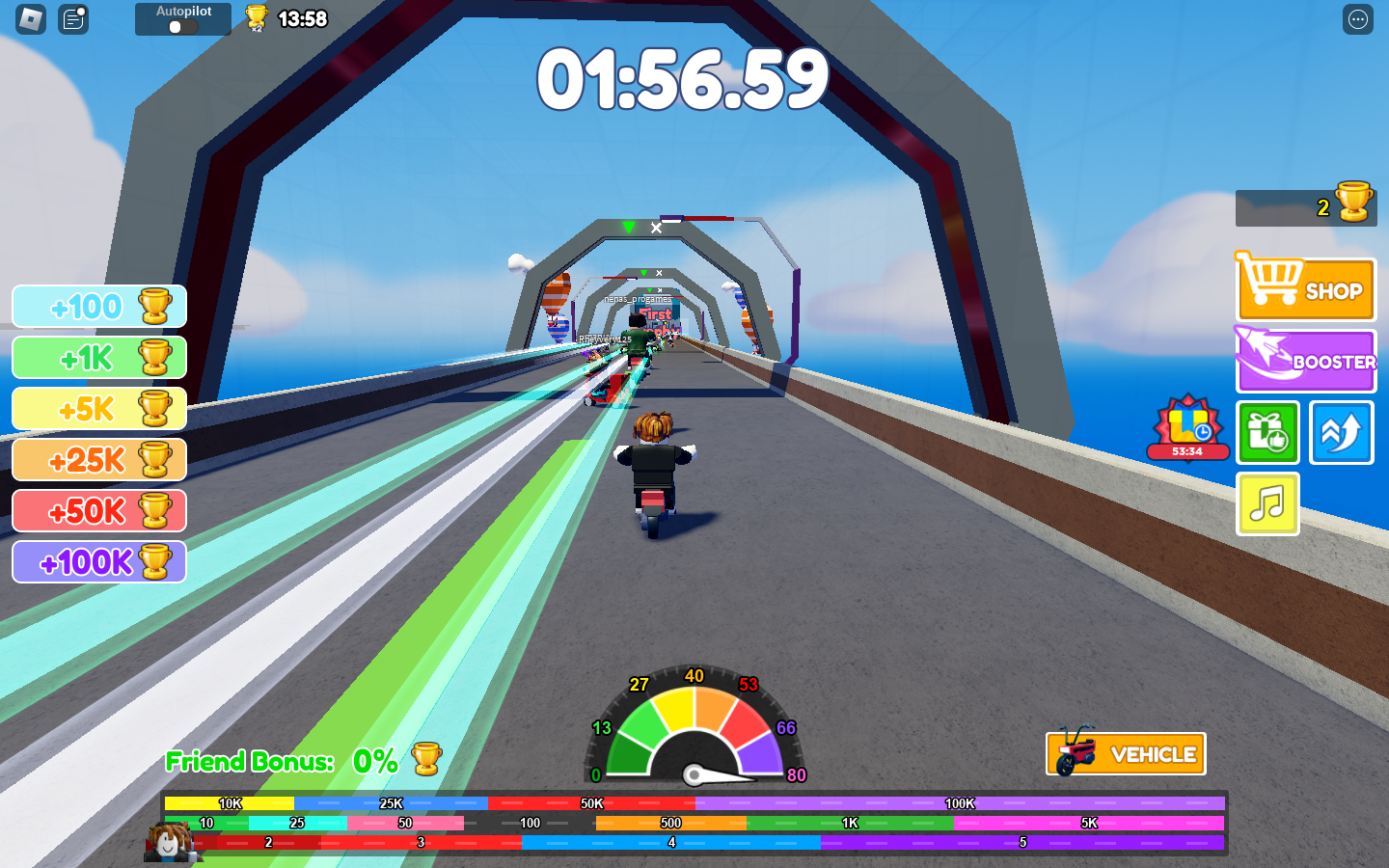1389x868 pixels.
Task: Click the blue upgrade arrows button
Action: pyautogui.click(x=1341, y=433)
